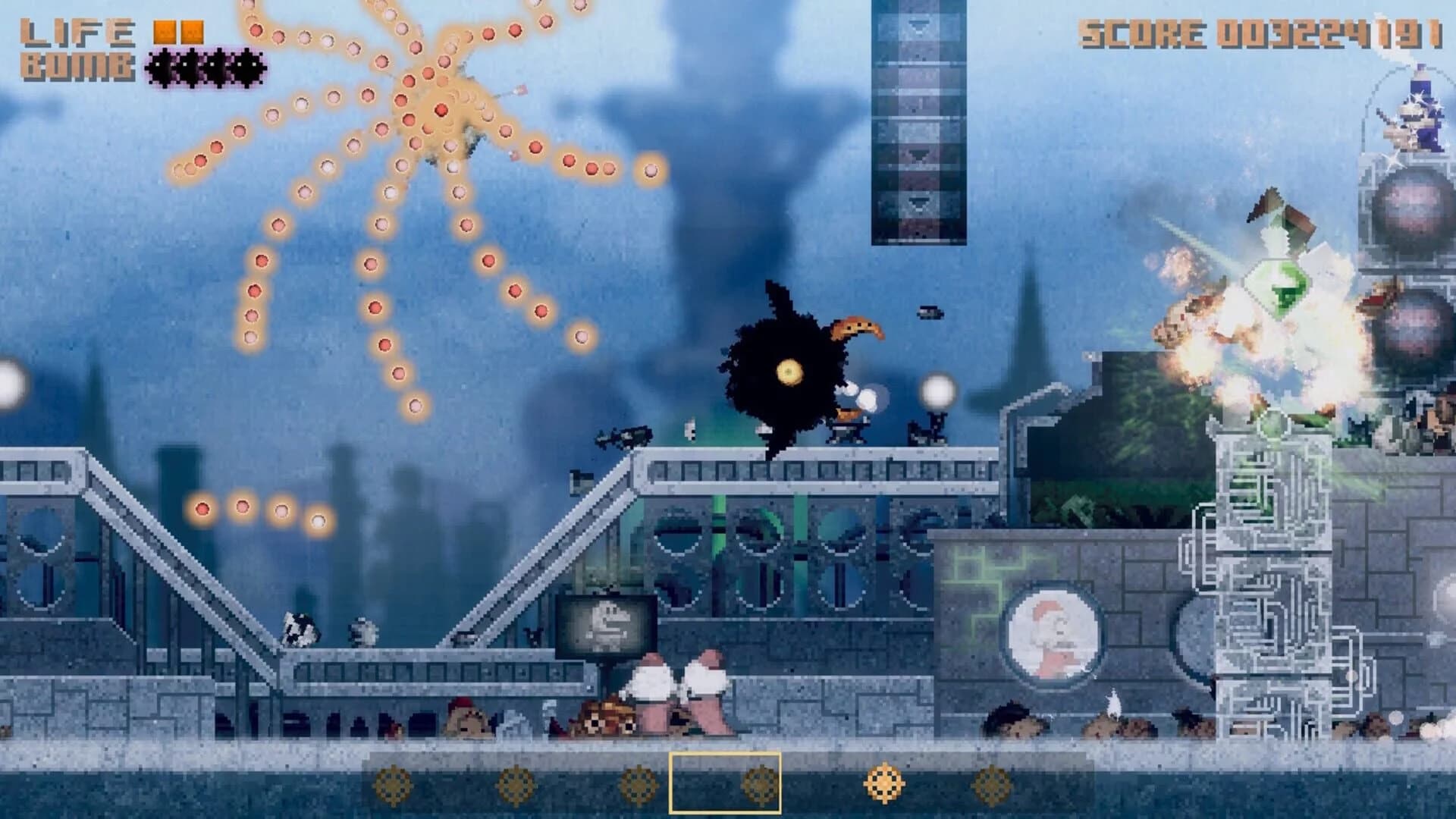Toggle the purple-caped figure atop the right tower
1456x819 pixels.
click(x=1417, y=114)
